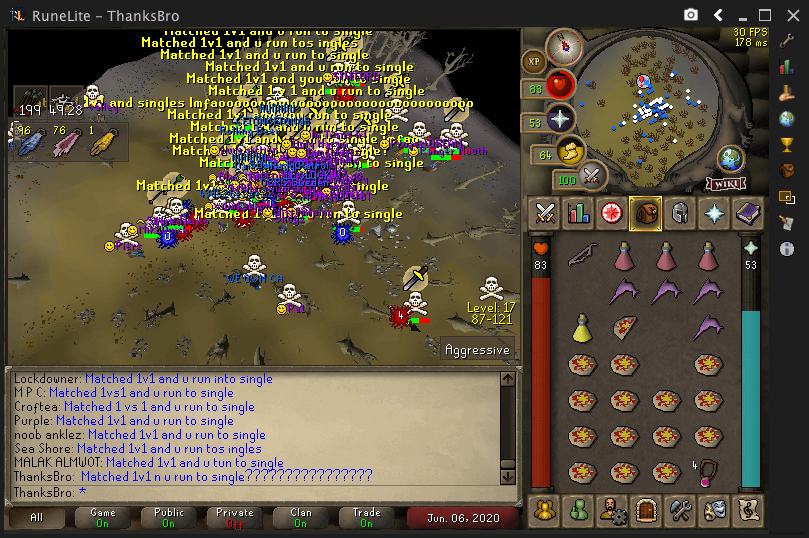Switch to the Magic spellbook tab
The width and height of the screenshot is (809, 538).
click(746, 212)
